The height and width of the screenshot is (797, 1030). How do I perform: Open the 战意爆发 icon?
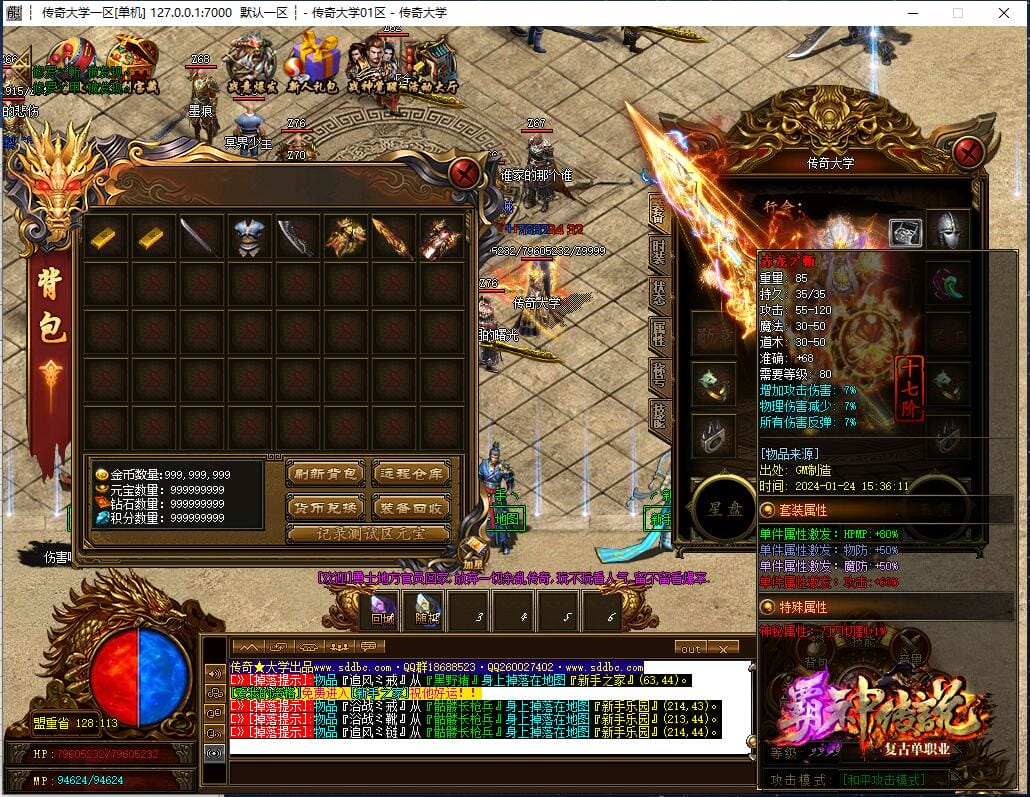[x=250, y=62]
